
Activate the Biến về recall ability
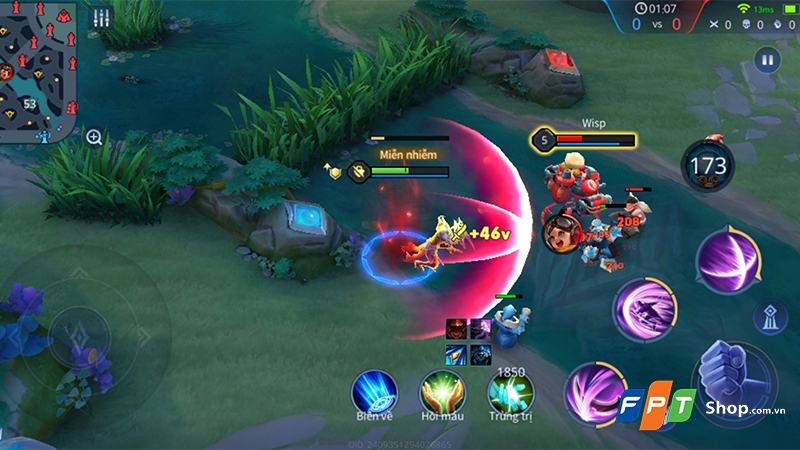[x=375, y=391]
